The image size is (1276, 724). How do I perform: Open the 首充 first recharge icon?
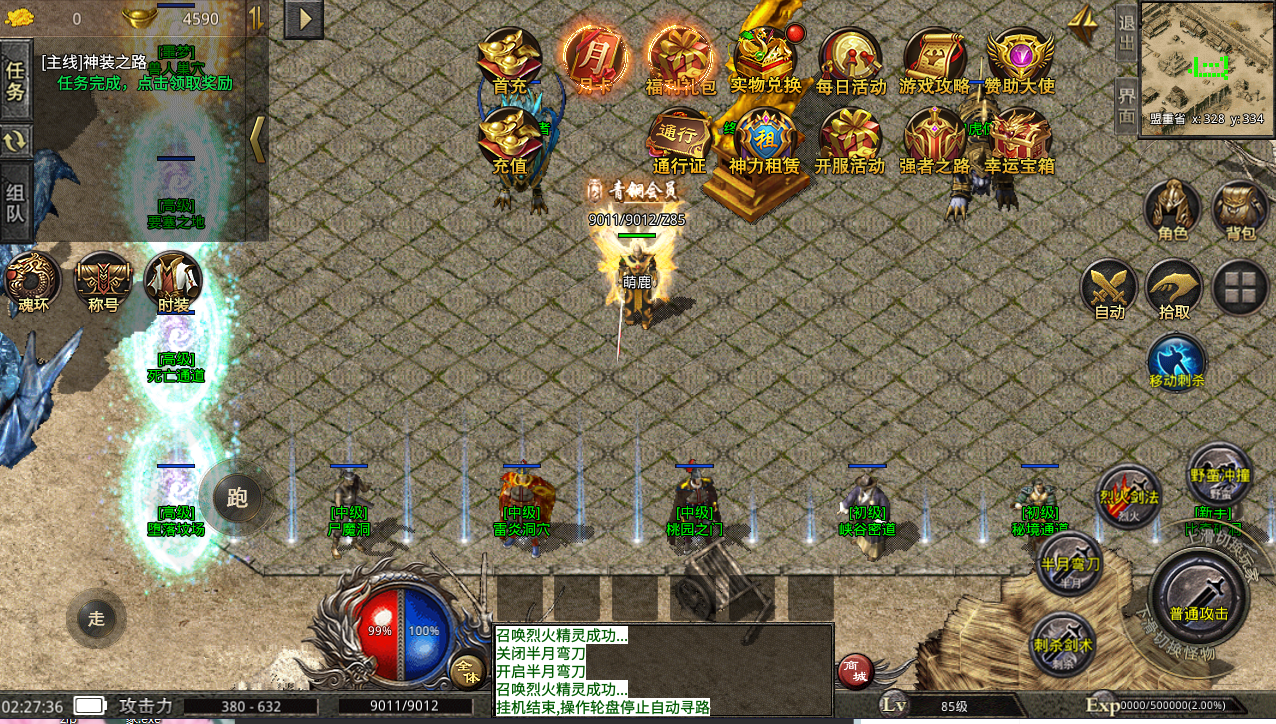click(510, 58)
